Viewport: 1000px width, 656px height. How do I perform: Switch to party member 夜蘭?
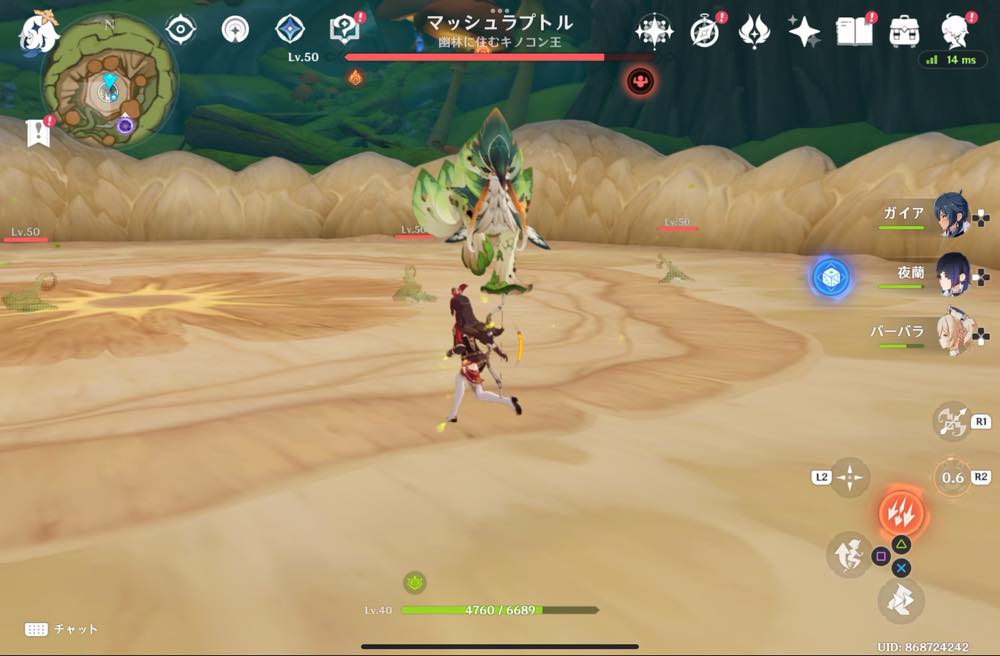click(951, 273)
